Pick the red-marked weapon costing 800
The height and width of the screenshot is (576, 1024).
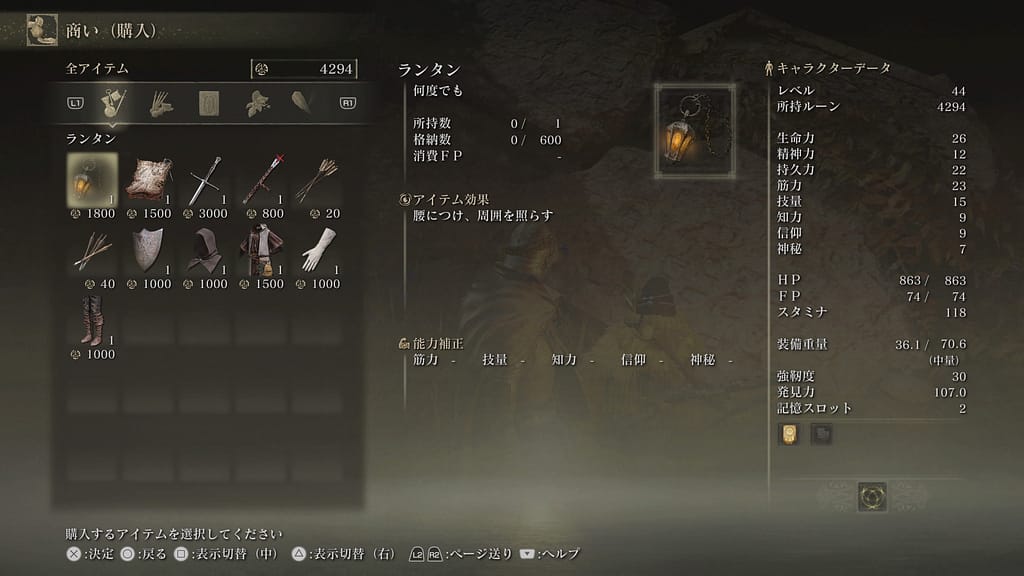point(263,179)
